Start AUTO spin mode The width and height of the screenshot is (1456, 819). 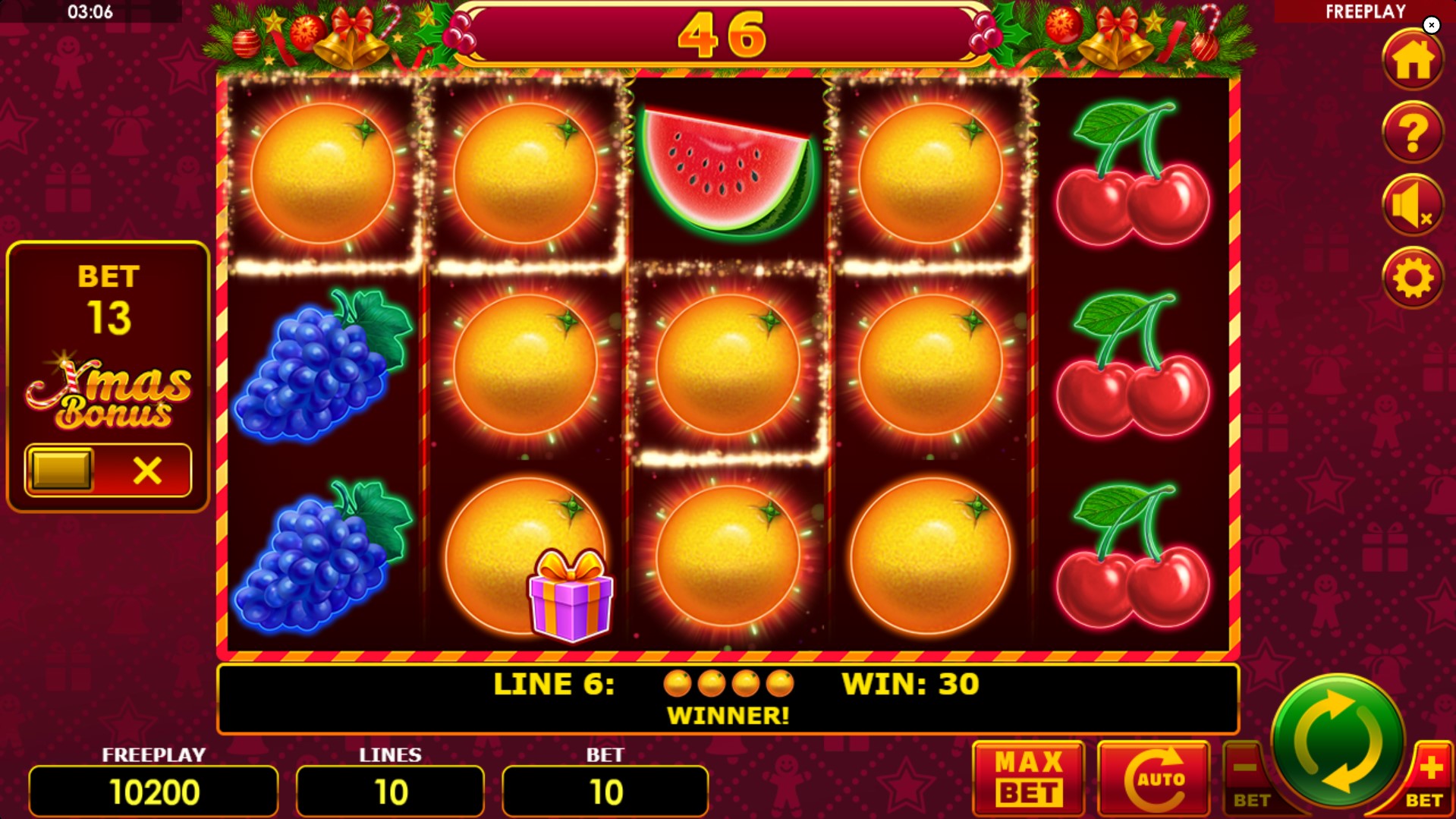1153,777
